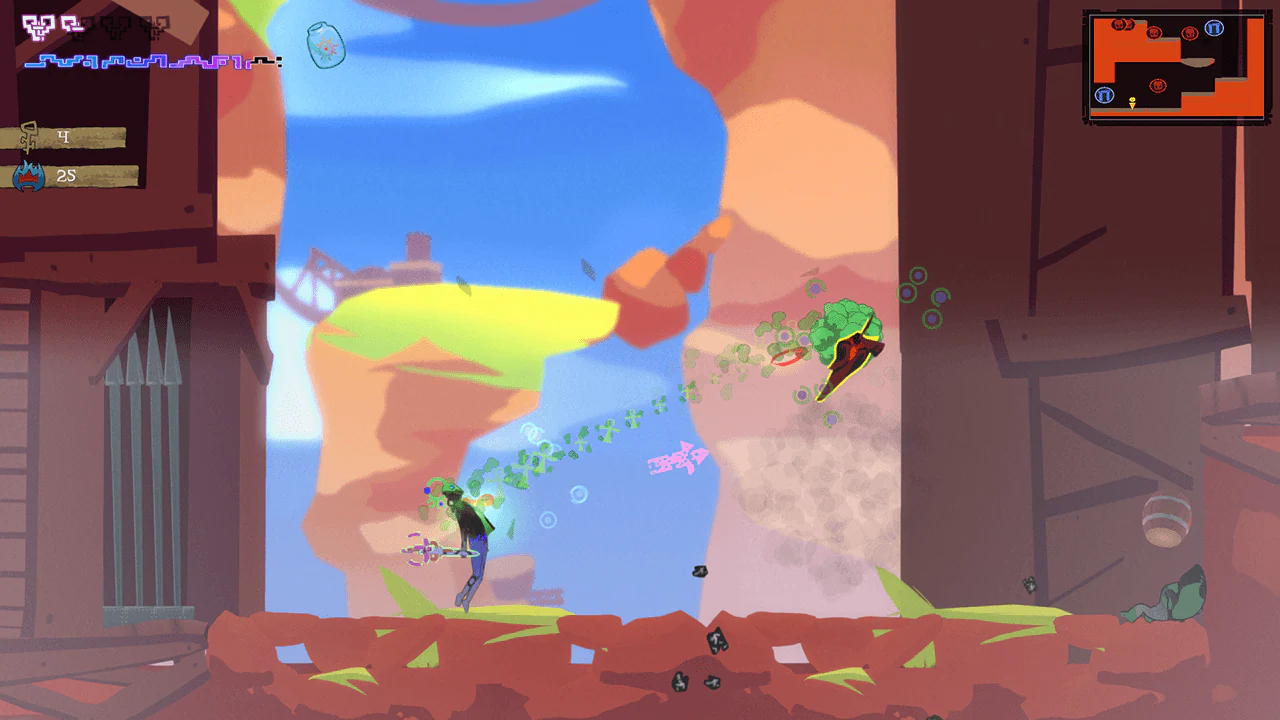The image size is (1280, 720).
Task: Click the blue flame currency icon near 25
Action: coord(27,175)
